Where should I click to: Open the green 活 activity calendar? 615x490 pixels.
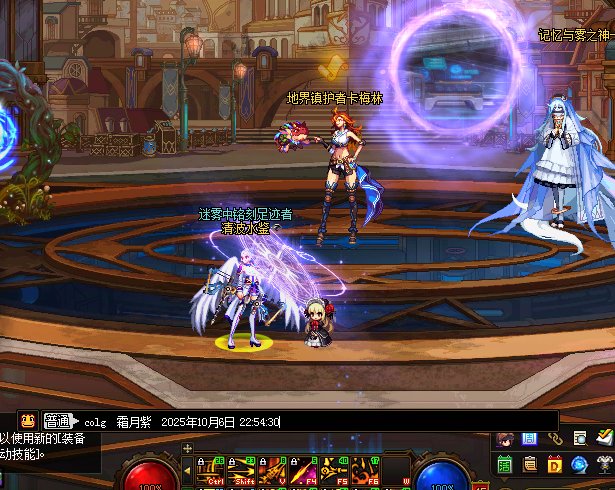coord(505,464)
